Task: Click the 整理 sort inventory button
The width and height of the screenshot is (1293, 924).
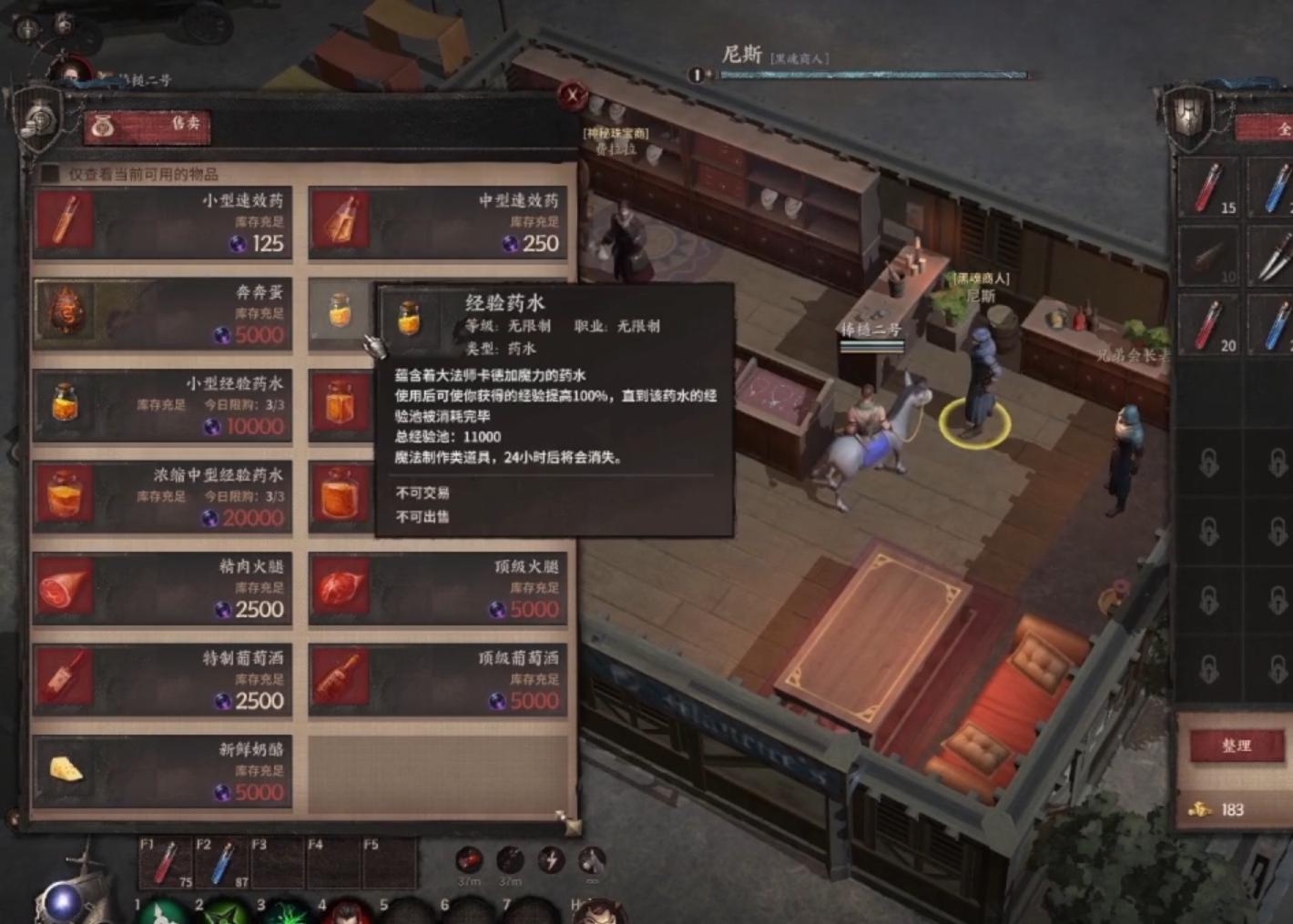Action: coord(1236,746)
